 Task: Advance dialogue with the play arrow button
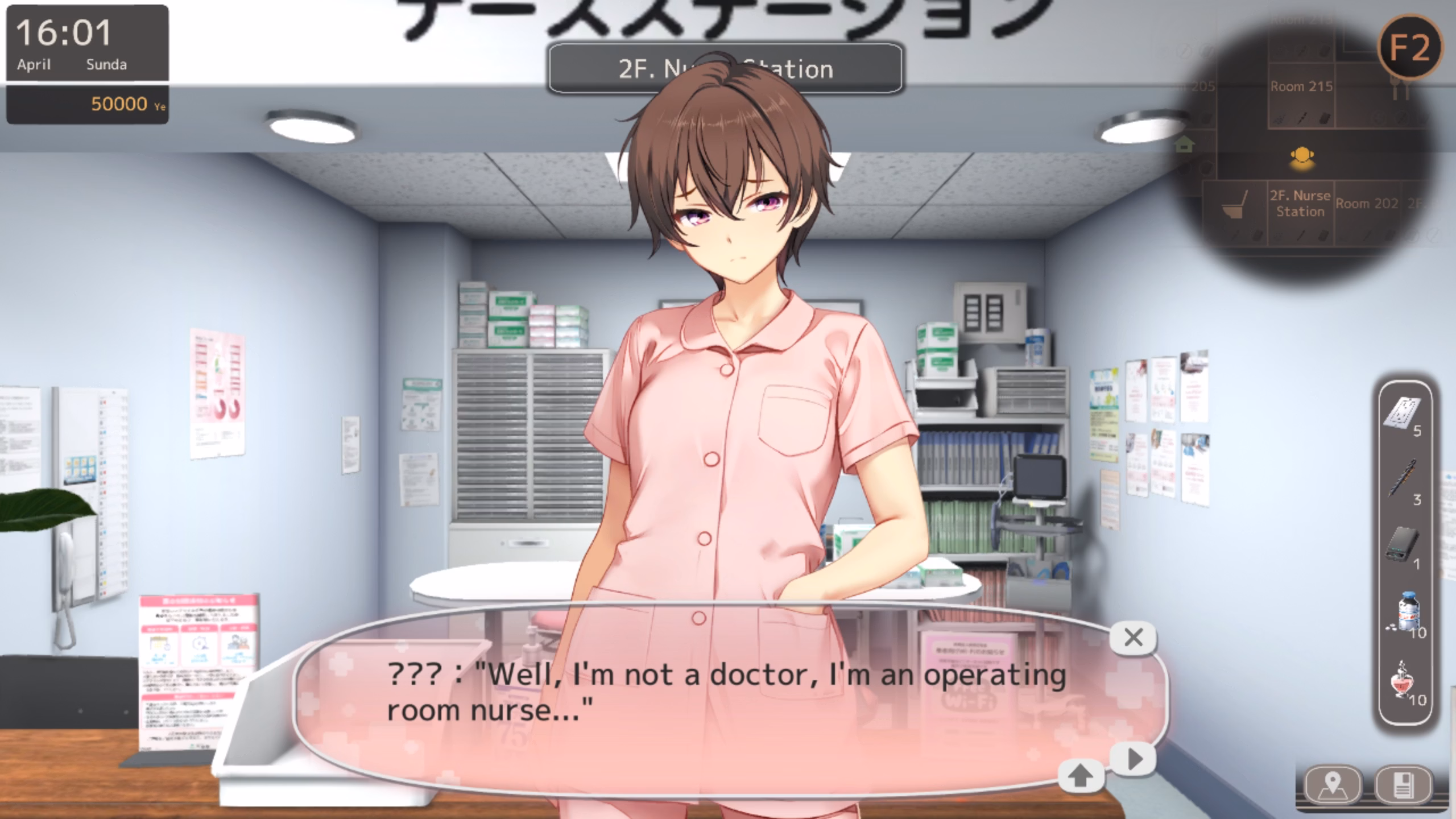[x=1134, y=759]
